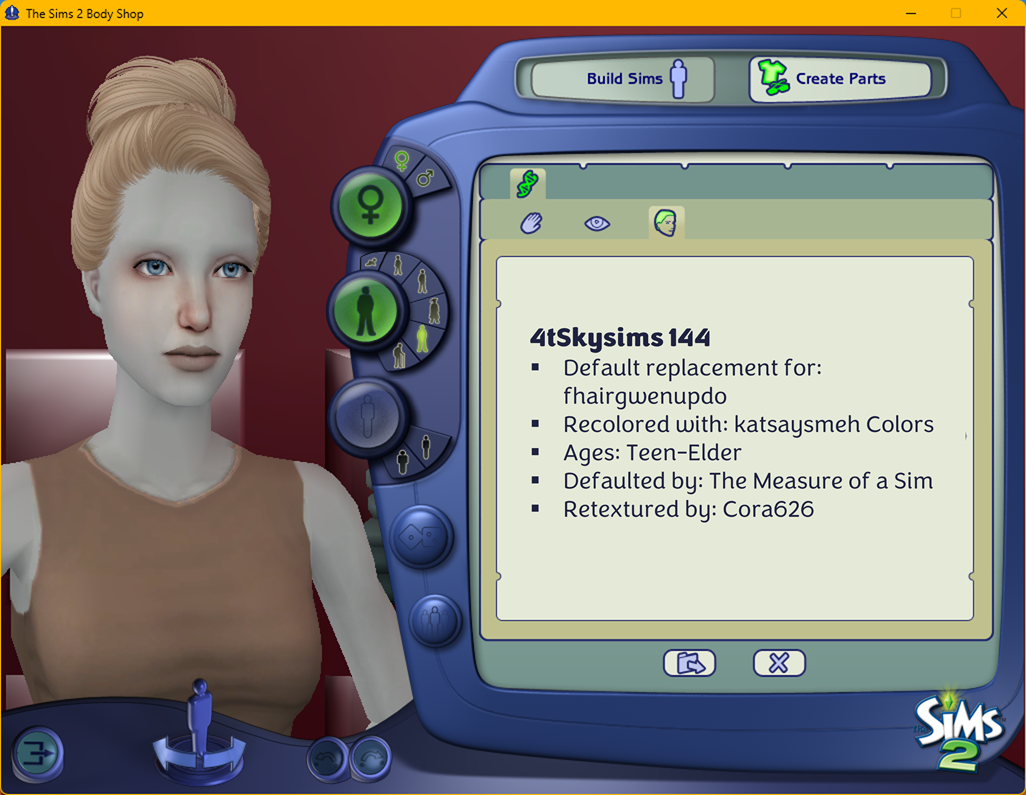Click the large green female gender button
The image size is (1026, 795).
click(x=370, y=206)
